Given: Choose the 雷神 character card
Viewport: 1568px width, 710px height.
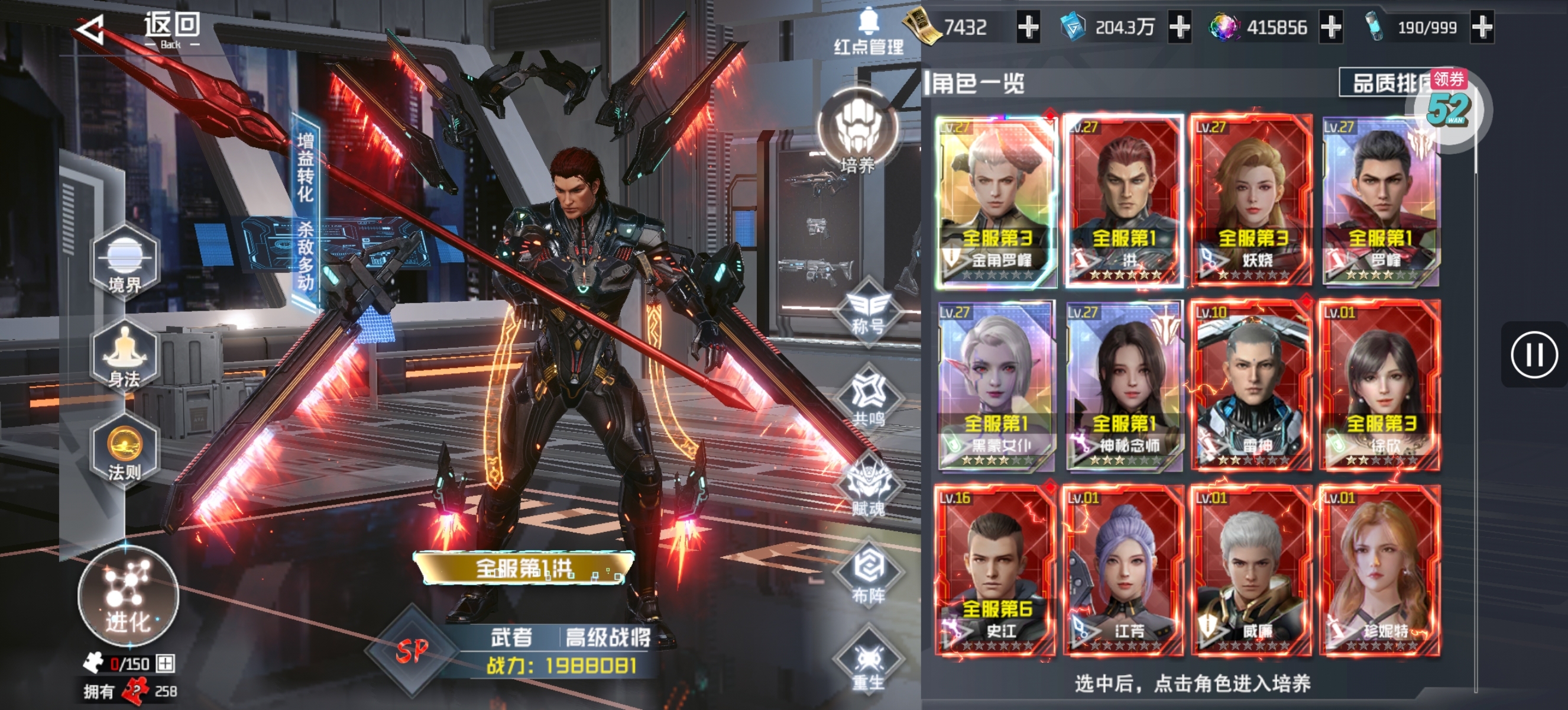Looking at the screenshot, I should click(1252, 386).
